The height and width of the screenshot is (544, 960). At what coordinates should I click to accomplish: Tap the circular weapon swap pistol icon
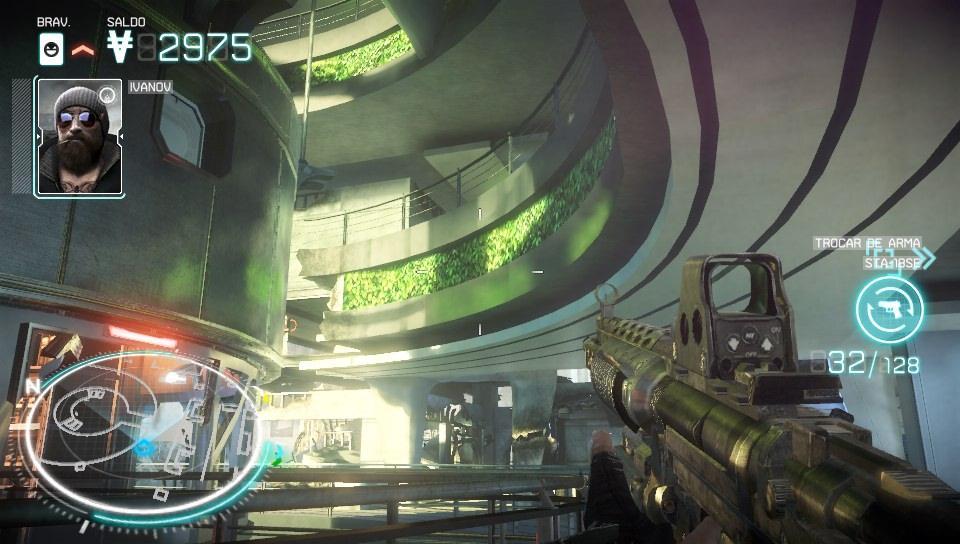[x=889, y=310]
